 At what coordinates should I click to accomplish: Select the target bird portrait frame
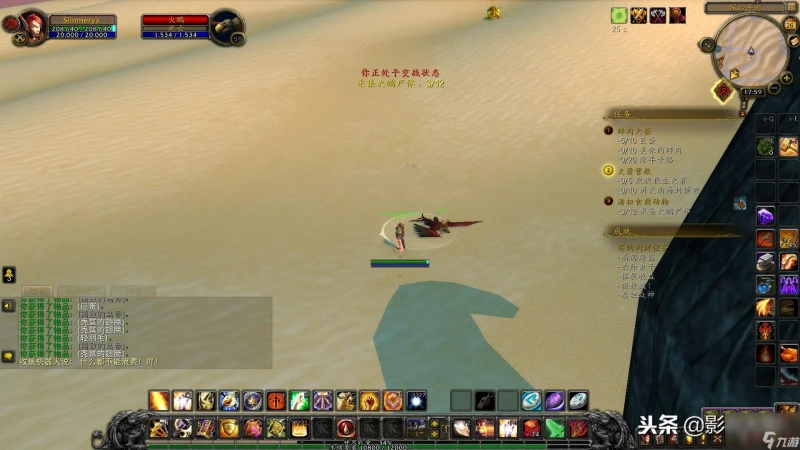[227, 24]
